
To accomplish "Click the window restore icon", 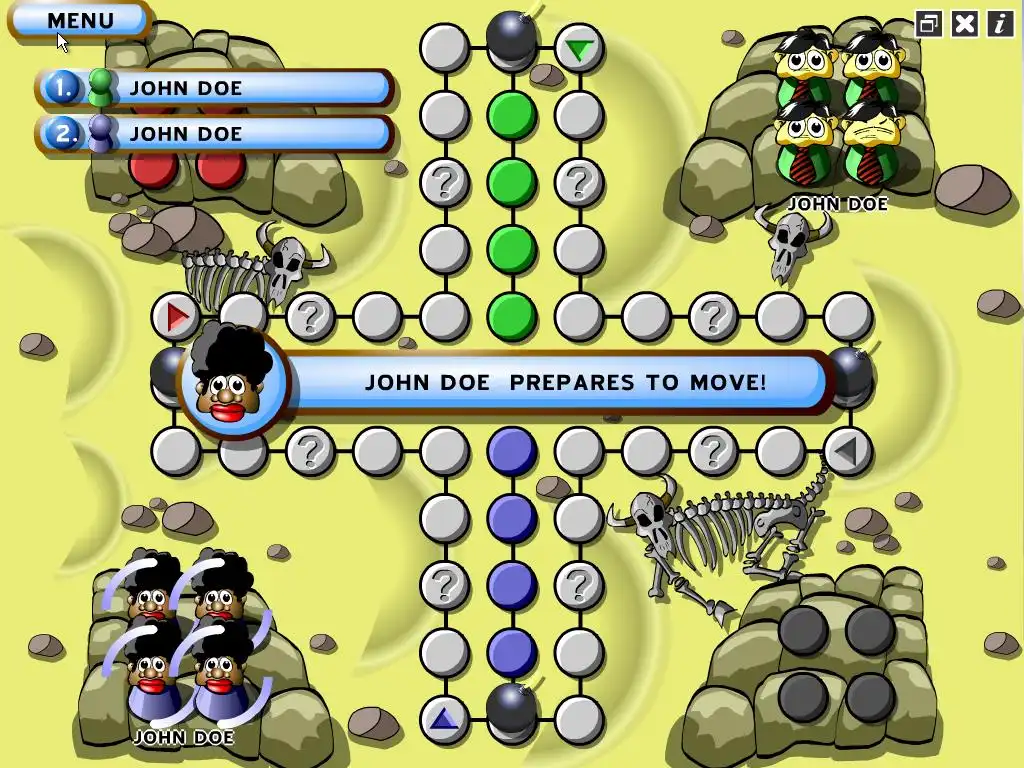I will coord(929,24).
